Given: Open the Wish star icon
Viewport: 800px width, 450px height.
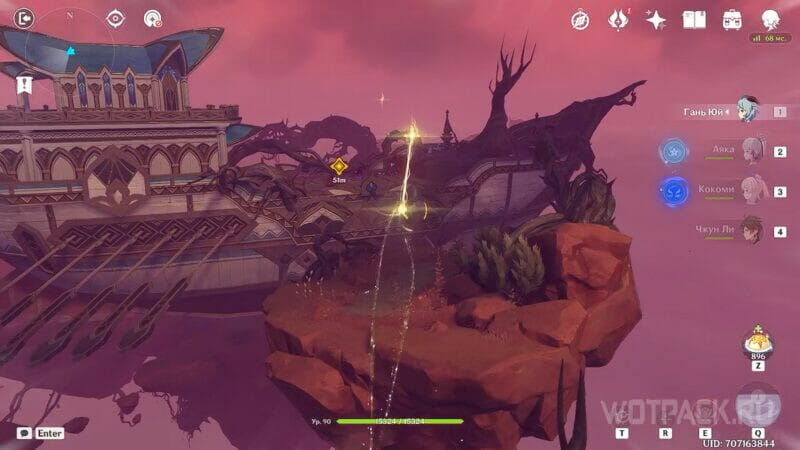Looking at the screenshot, I should pos(656,19).
